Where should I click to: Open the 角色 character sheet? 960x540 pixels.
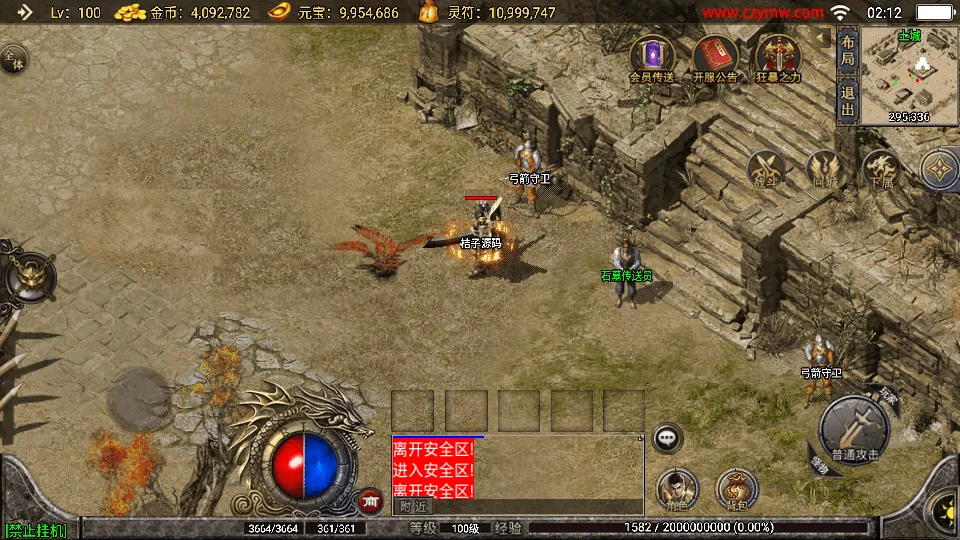pyautogui.click(x=677, y=489)
